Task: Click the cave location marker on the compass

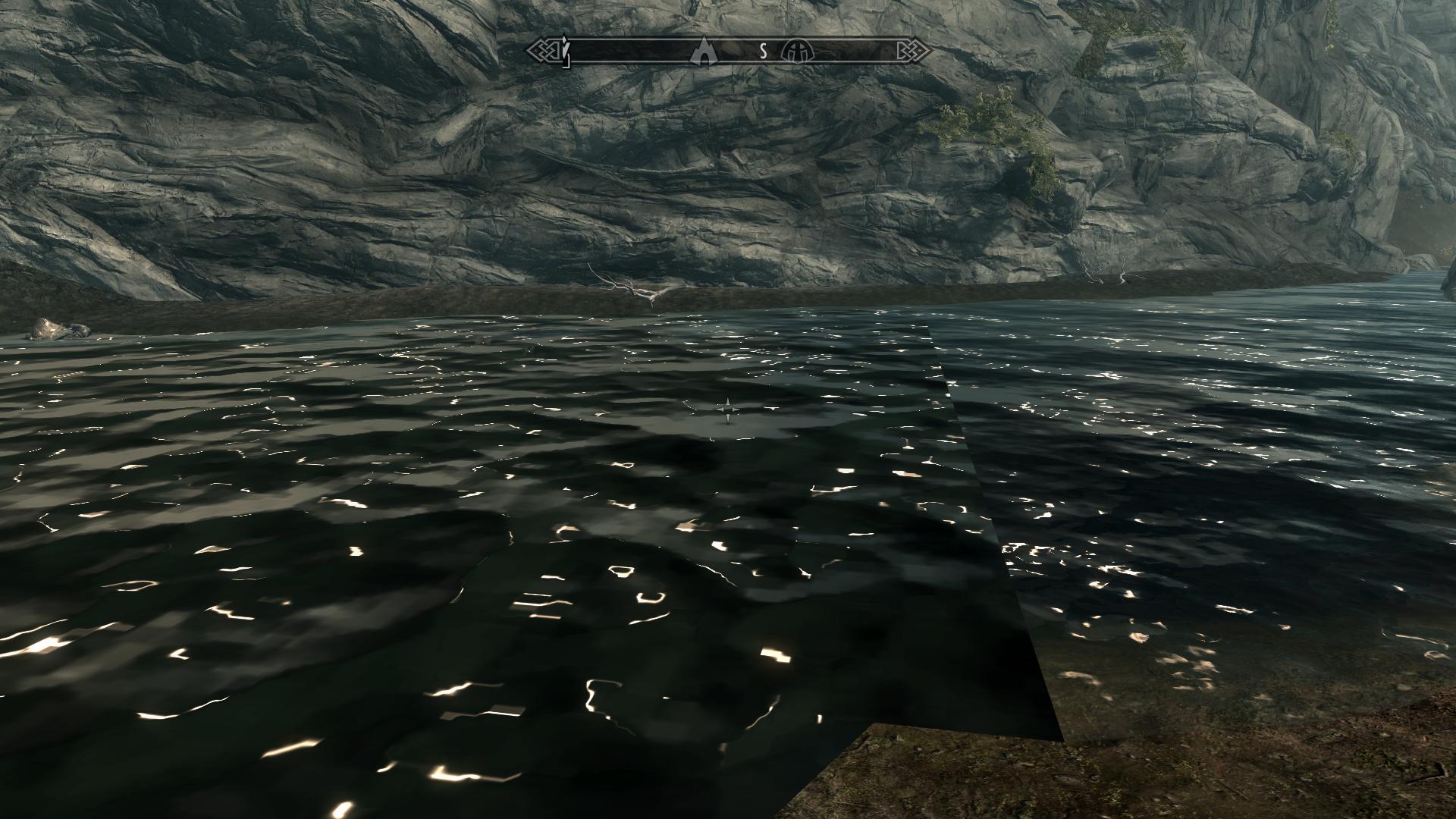Action: pyautogui.click(x=705, y=50)
